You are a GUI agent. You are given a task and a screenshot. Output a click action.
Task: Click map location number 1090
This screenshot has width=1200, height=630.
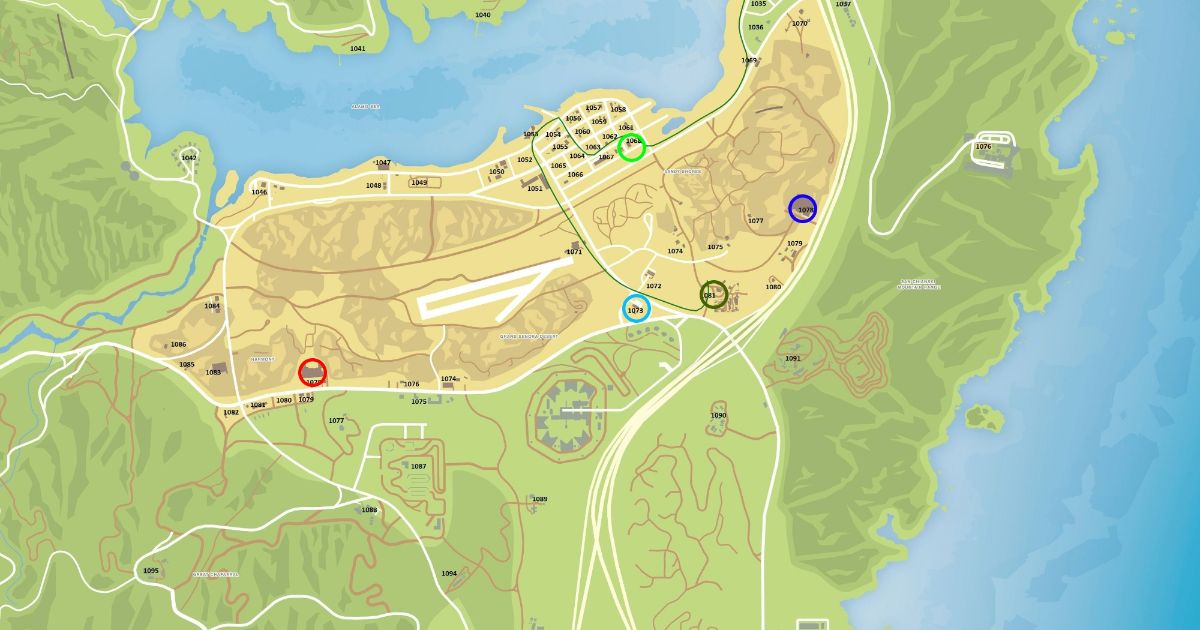pyautogui.click(x=718, y=415)
